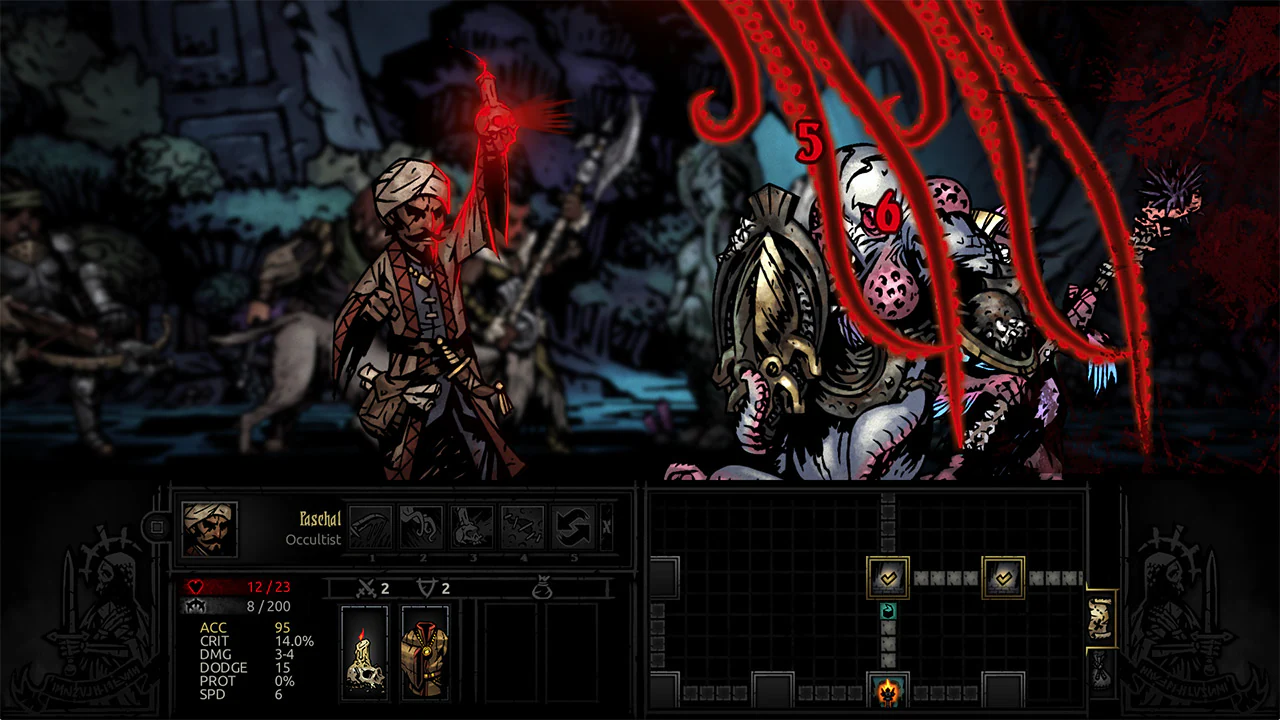Screen dimensions: 1280x720
Task: Click the left checkmarked room on the map
Action: coord(886,578)
